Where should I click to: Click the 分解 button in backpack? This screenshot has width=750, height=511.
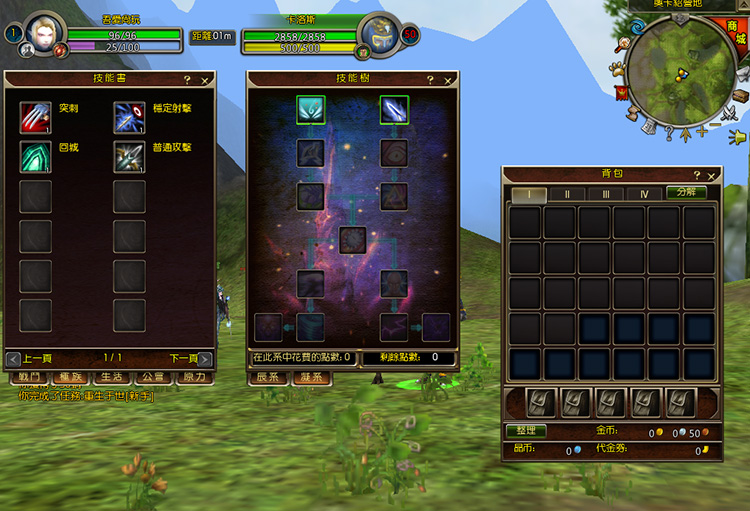(687, 192)
